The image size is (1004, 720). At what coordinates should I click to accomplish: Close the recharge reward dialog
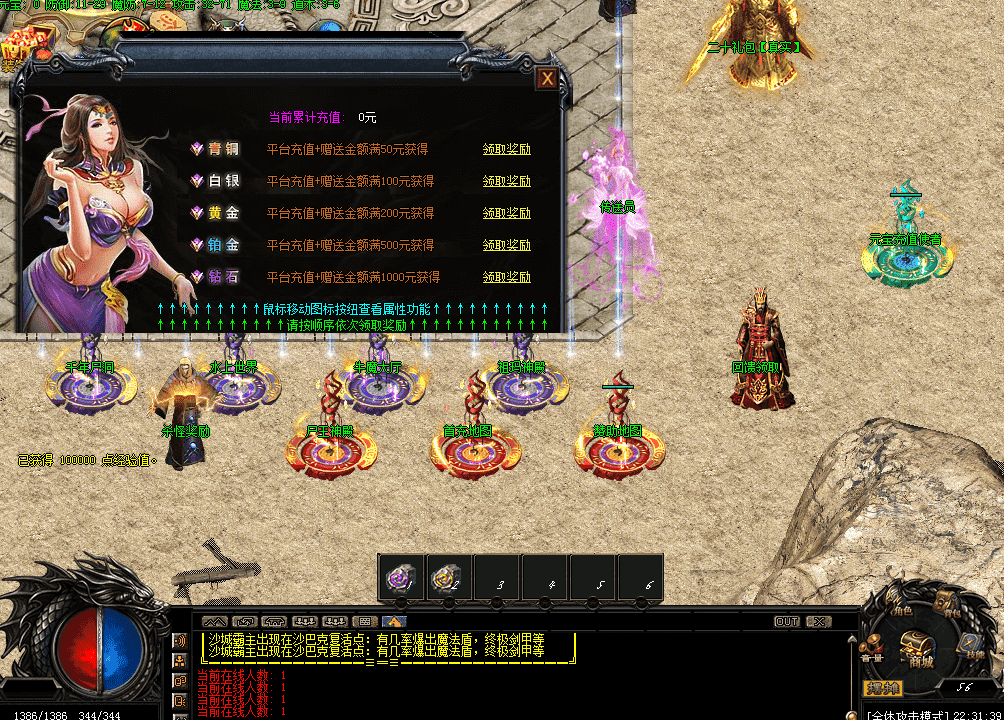(547, 79)
